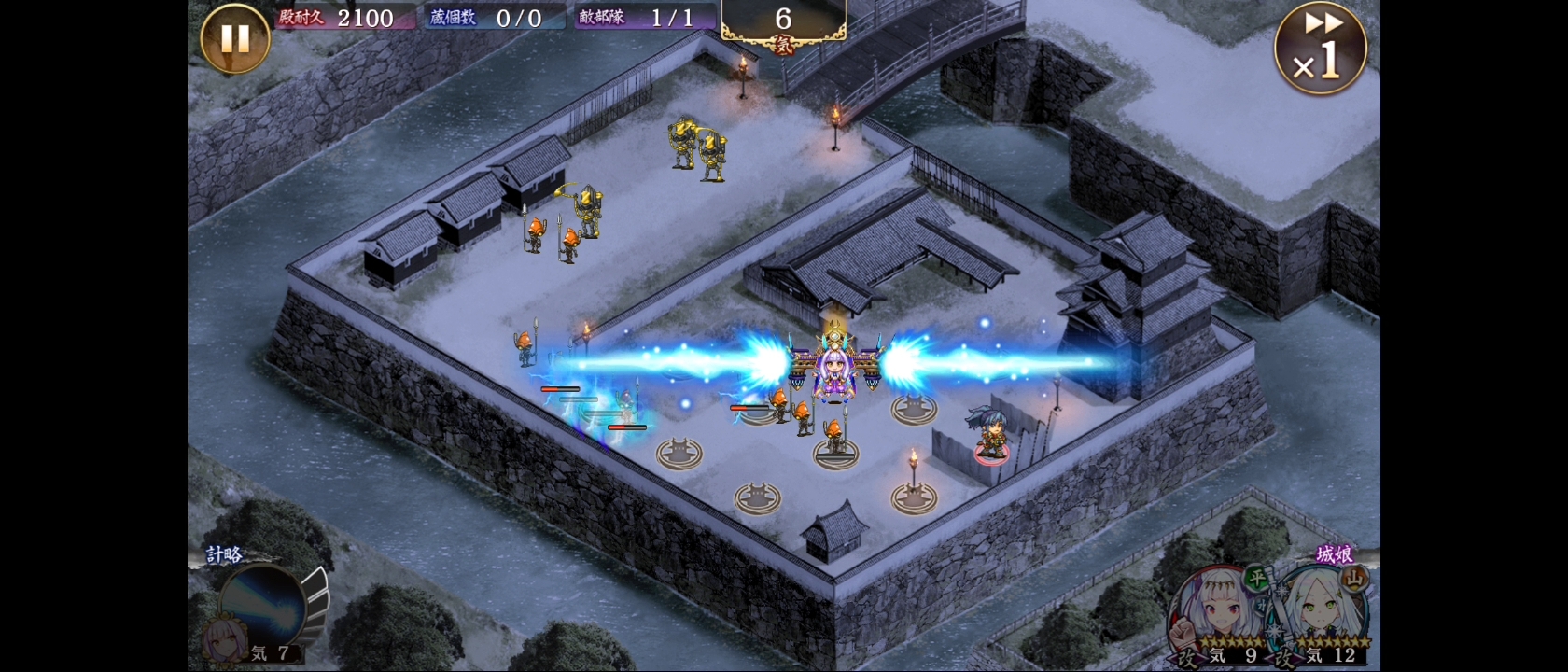1568x672 pixels.
Task: Toggle the ×1 battle speed button
Action: [1320, 49]
